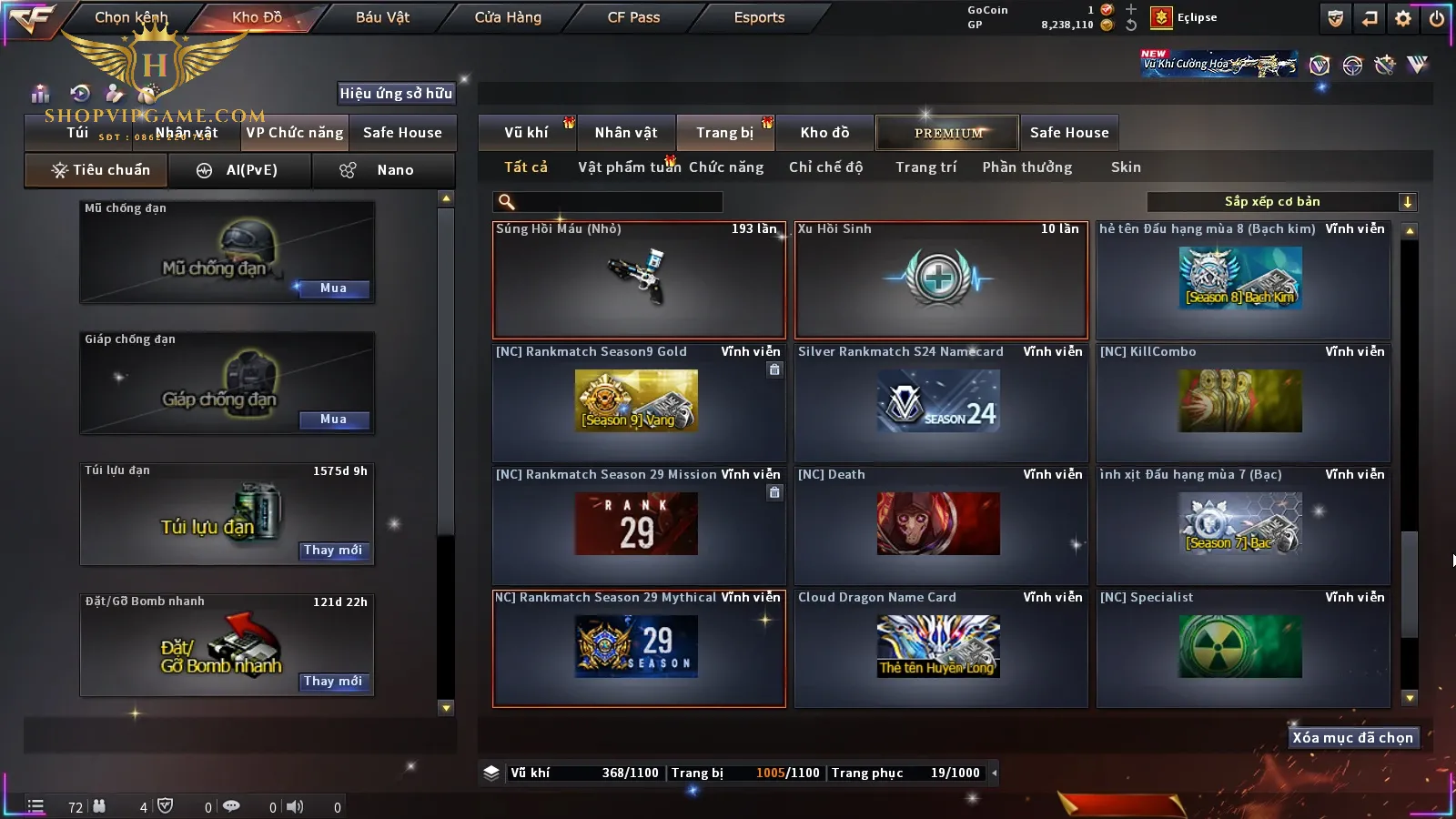
Task: Show the Skin filter category
Action: (1126, 167)
